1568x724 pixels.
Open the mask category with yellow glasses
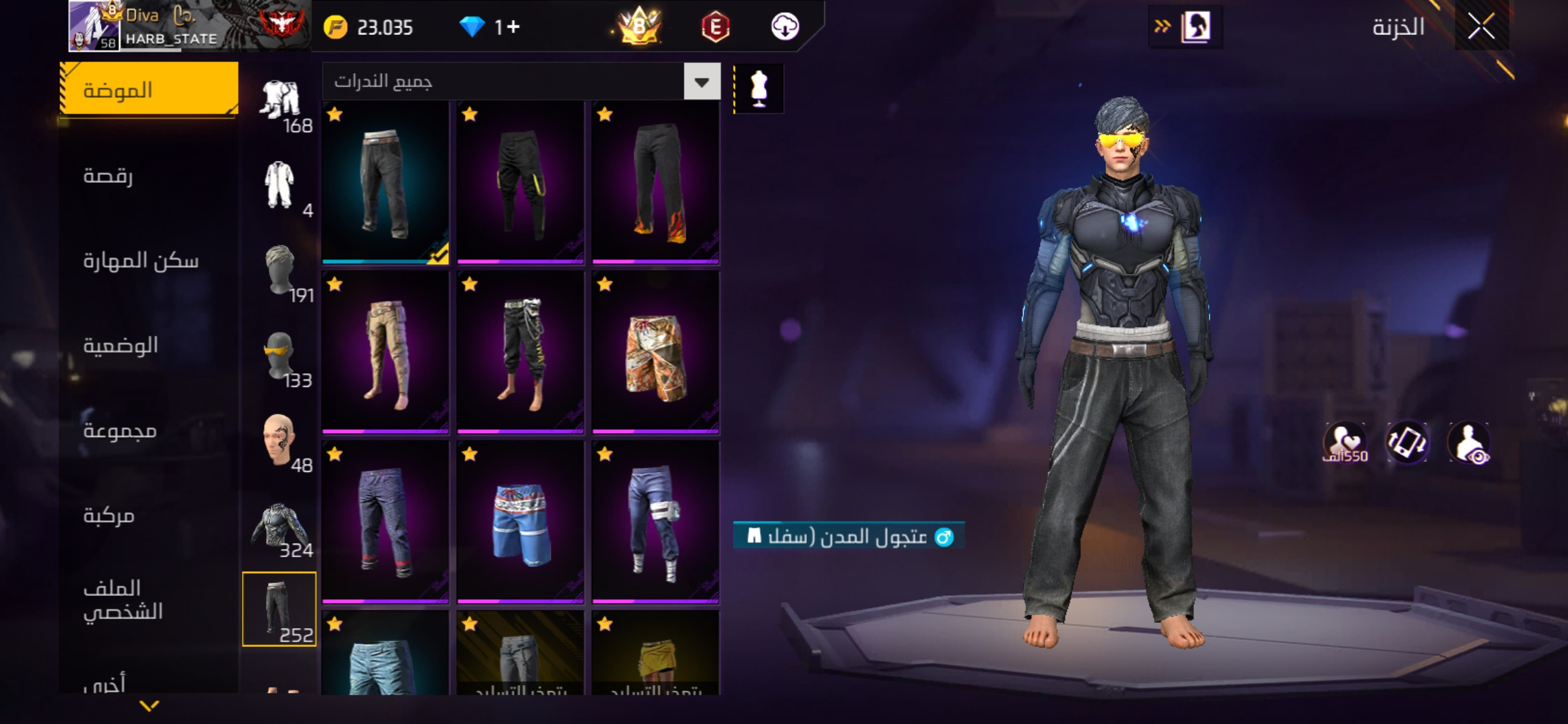[279, 355]
